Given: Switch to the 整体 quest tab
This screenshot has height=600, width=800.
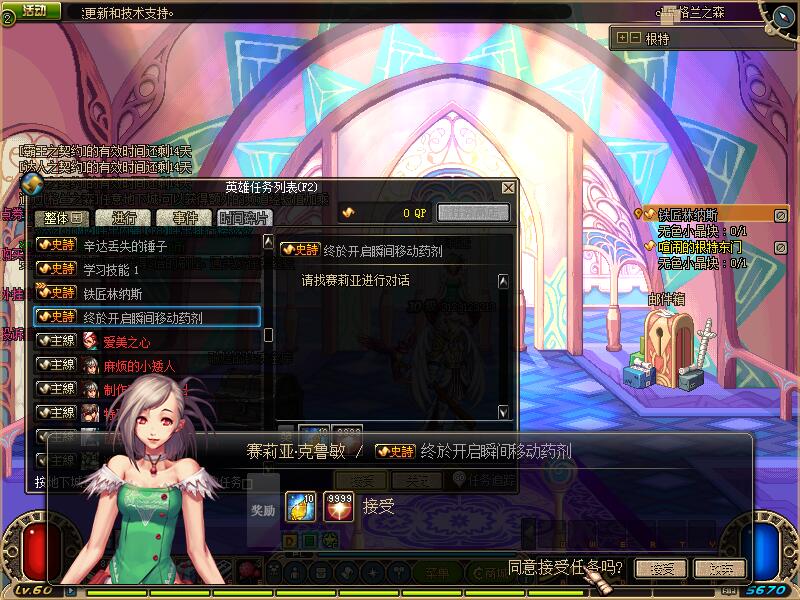Looking at the screenshot, I should 62,218.
